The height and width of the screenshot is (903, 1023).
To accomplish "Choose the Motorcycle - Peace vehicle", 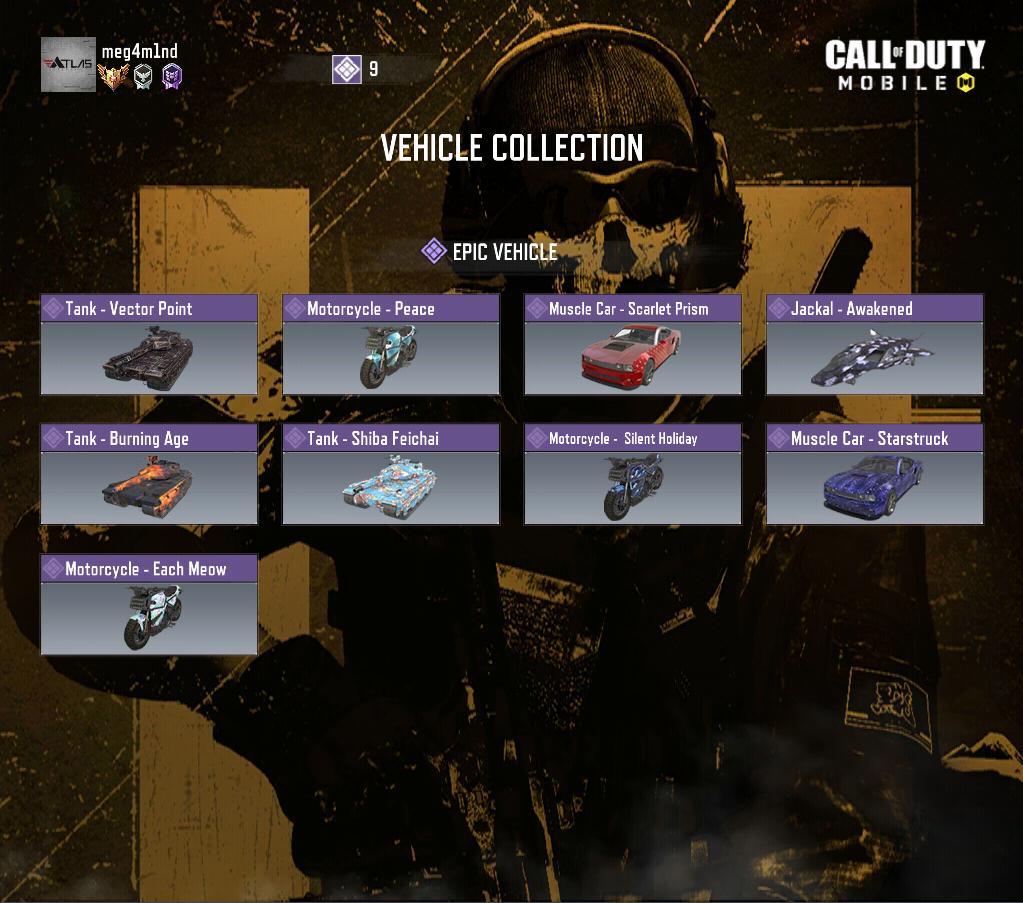I will pyautogui.click(x=391, y=345).
